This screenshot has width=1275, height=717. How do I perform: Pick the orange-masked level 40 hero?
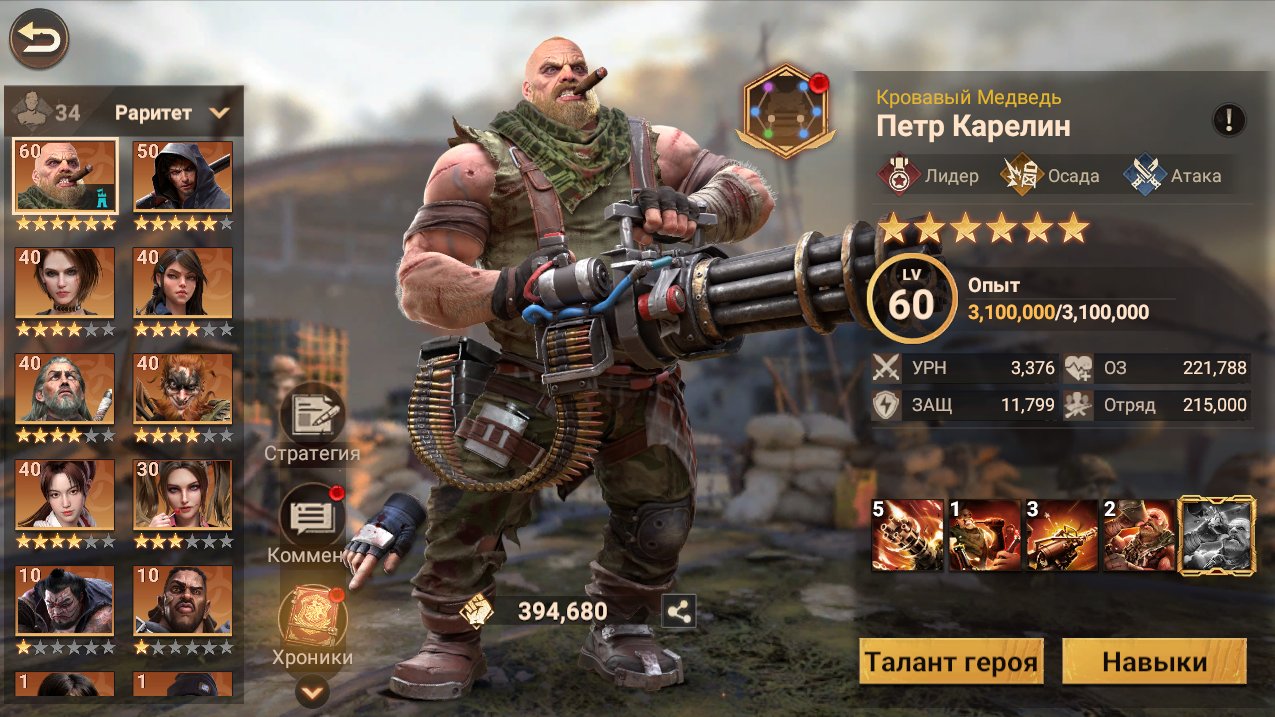click(183, 388)
